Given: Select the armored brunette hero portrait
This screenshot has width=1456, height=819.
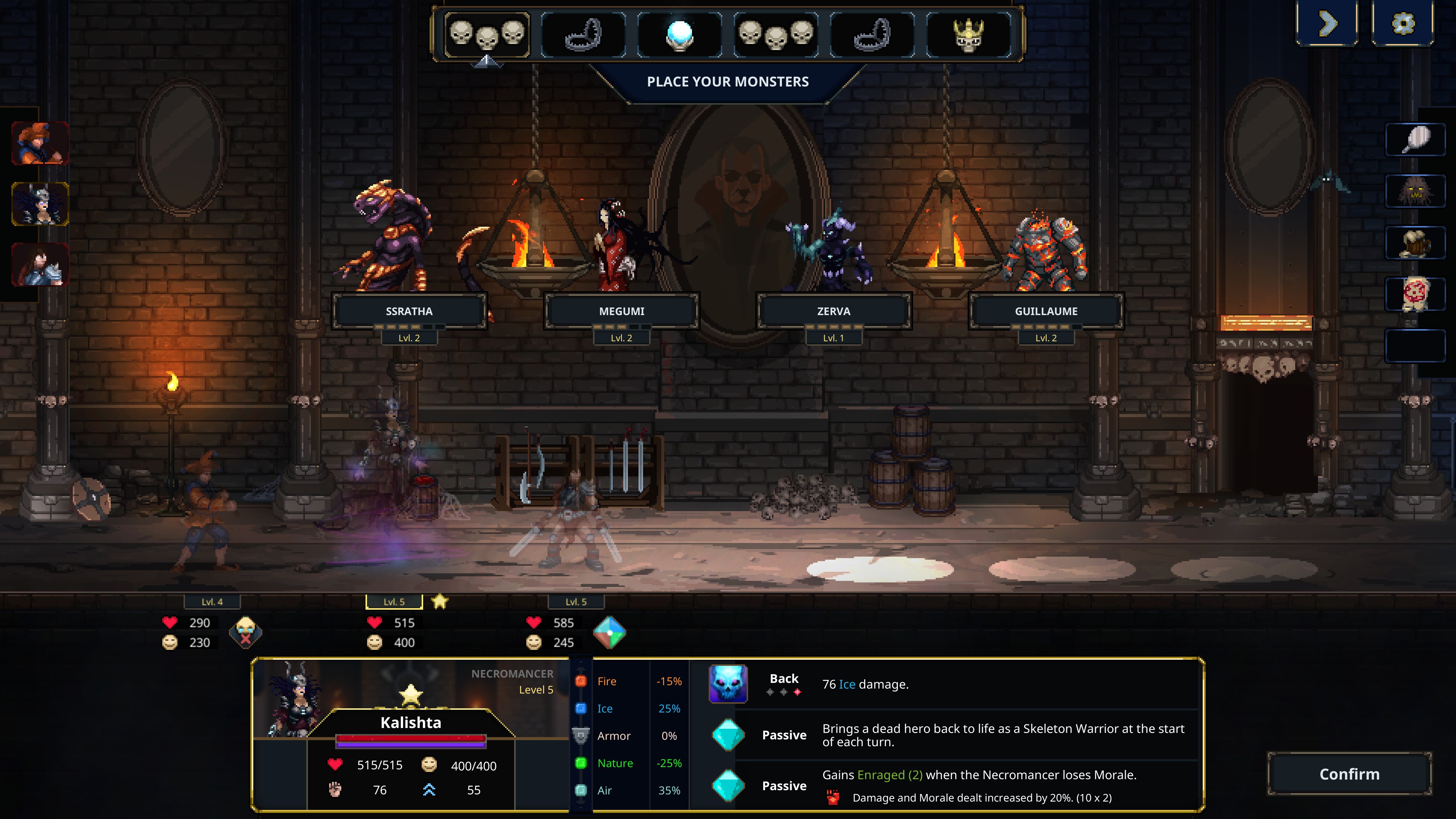Looking at the screenshot, I should (x=40, y=265).
